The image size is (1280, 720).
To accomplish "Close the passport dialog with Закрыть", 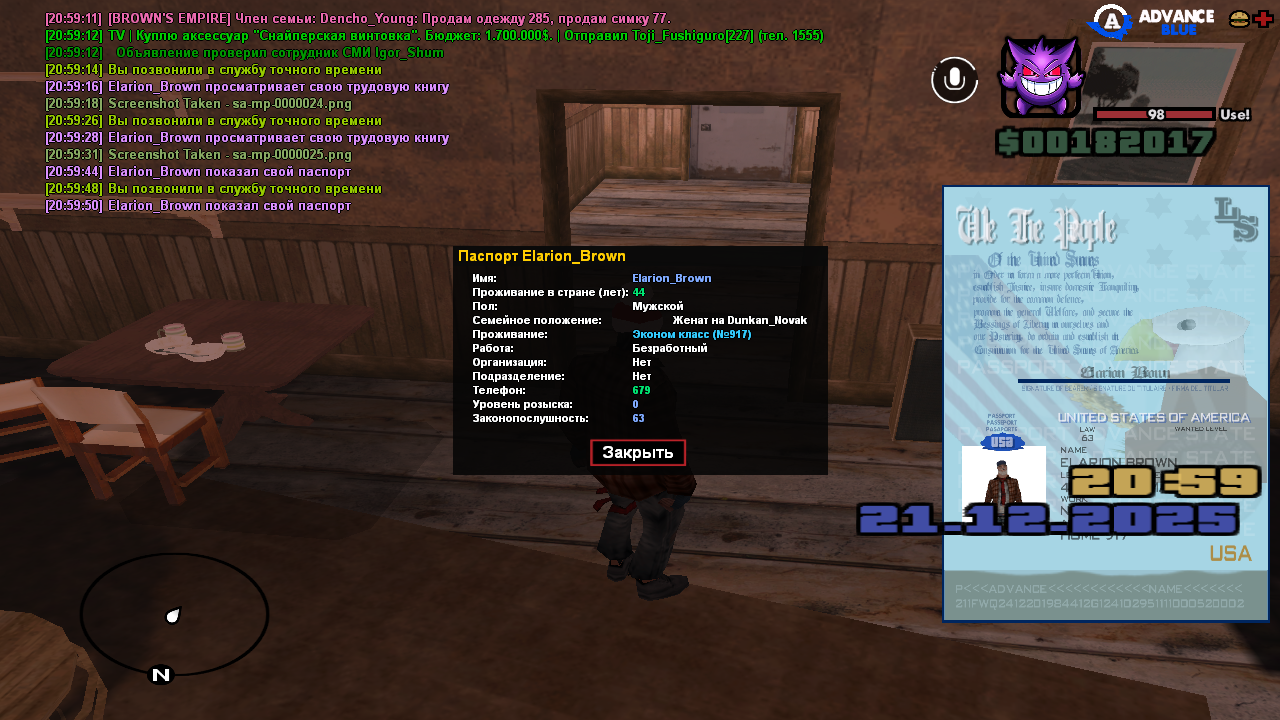I will click(x=637, y=452).
